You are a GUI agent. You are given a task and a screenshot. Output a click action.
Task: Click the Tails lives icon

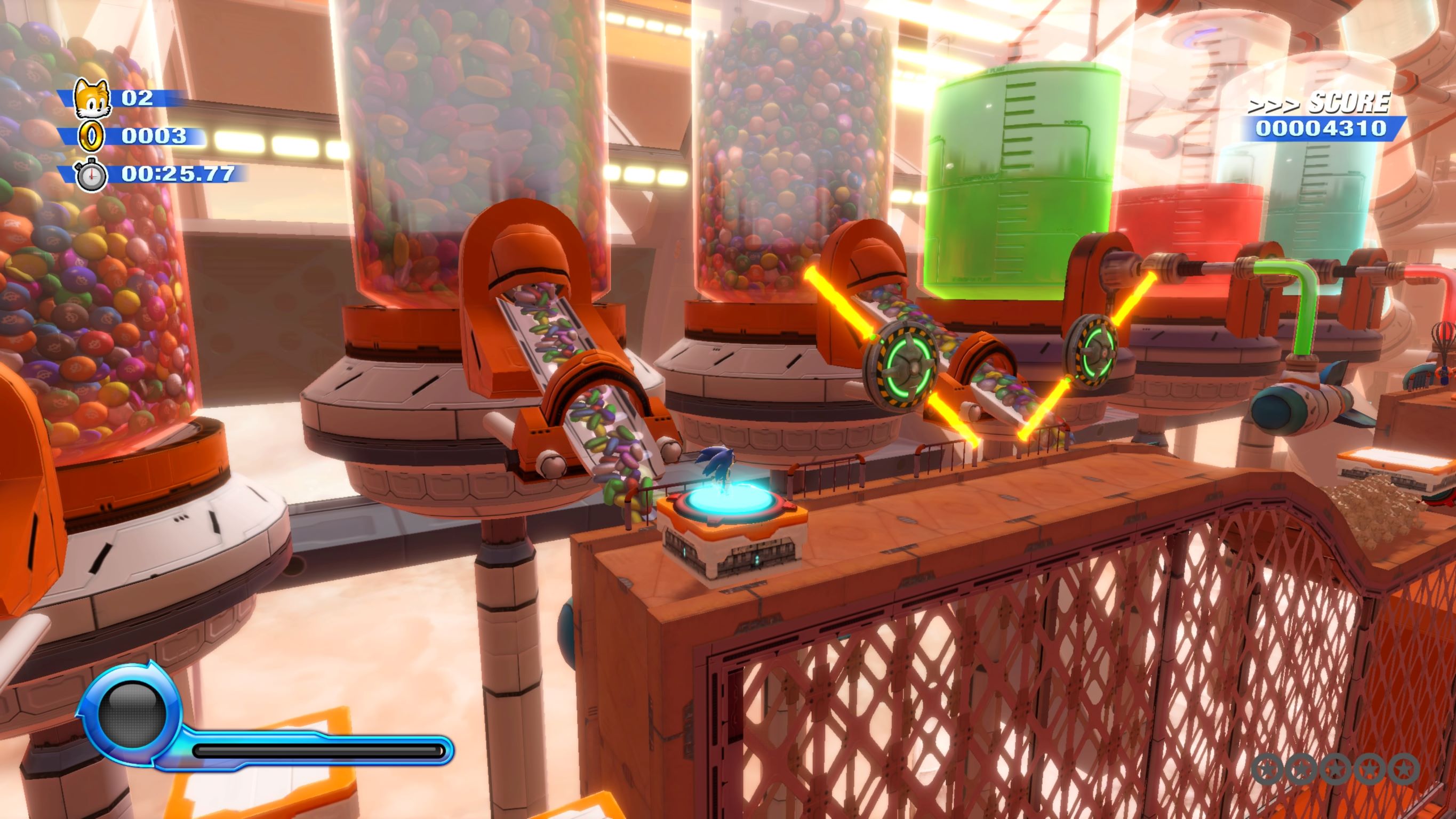(92, 97)
